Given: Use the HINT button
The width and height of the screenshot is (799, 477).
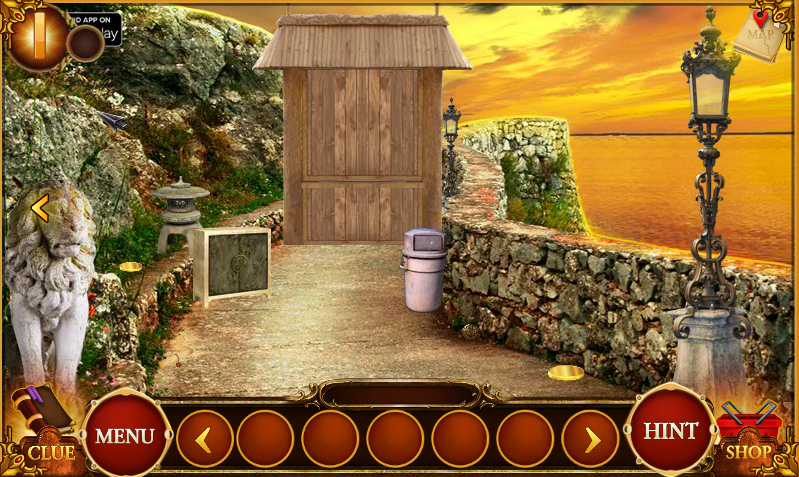Looking at the screenshot, I should pyautogui.click(x=670, y=430).
